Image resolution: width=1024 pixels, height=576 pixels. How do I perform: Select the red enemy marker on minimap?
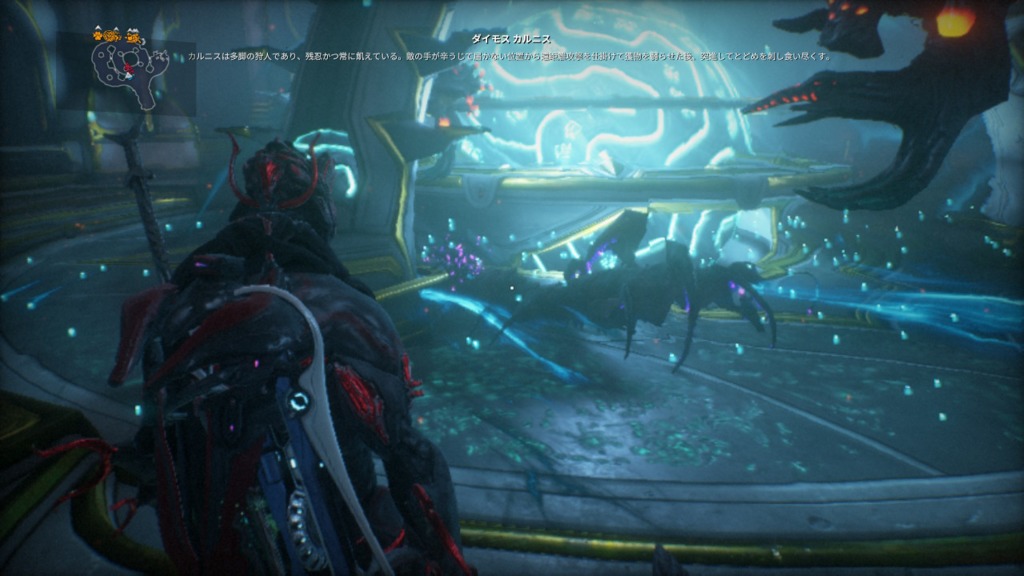tap(127, 69)
